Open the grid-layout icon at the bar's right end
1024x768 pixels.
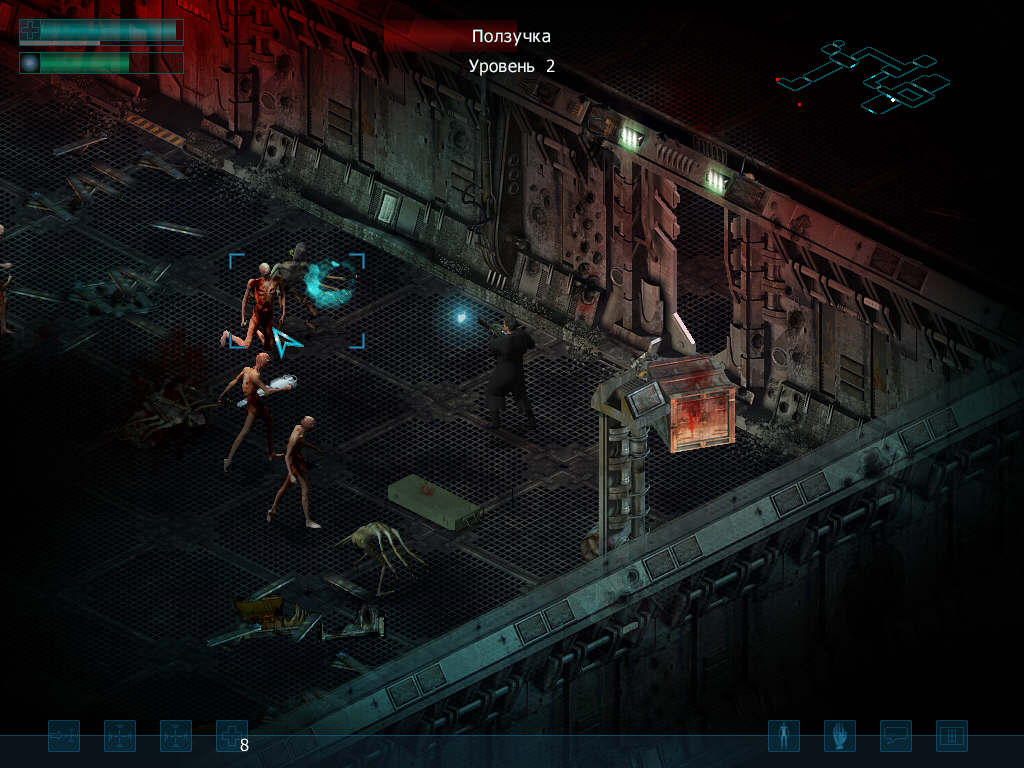click(951, 736)
